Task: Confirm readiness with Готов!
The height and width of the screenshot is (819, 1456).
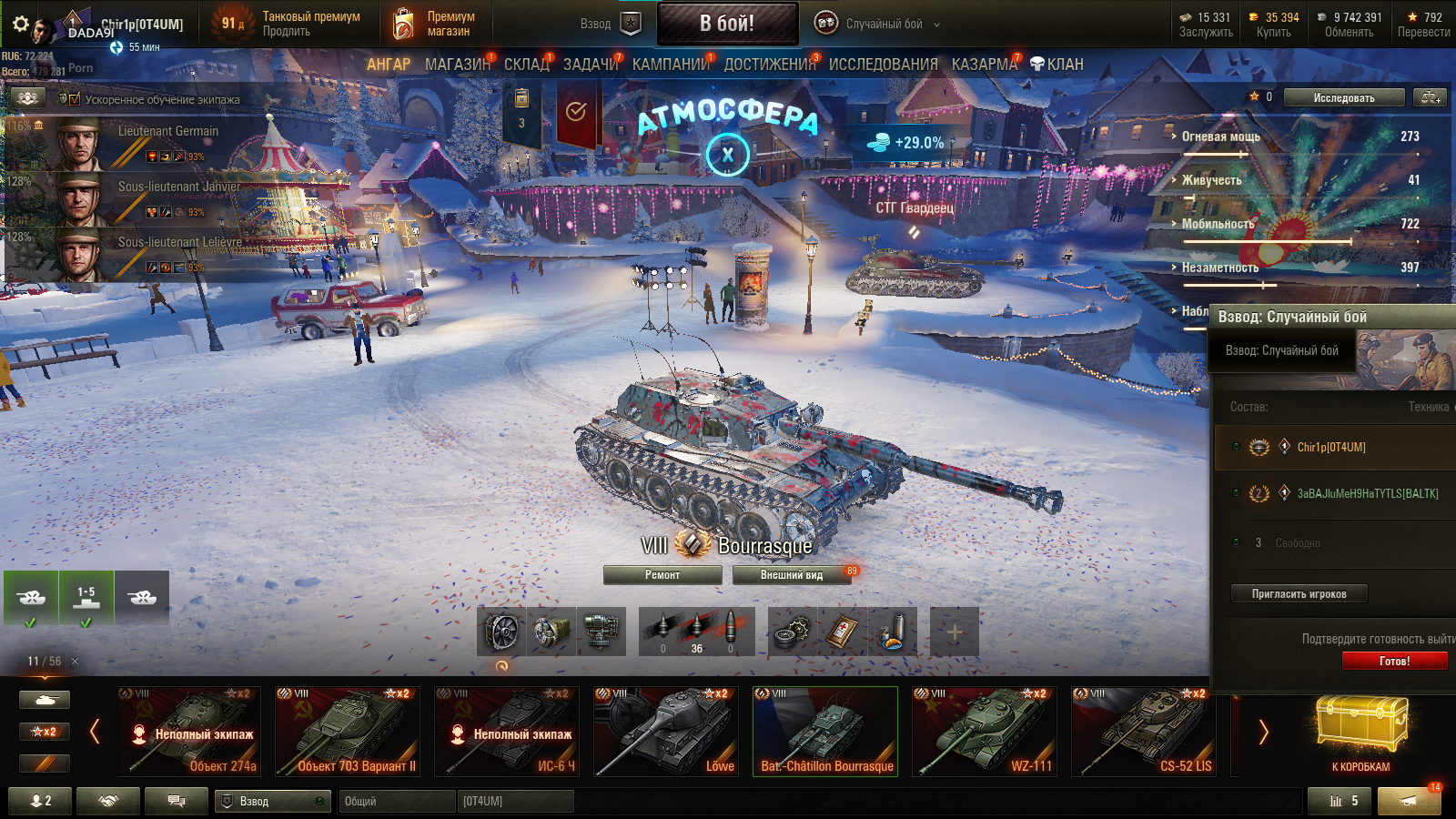Action: tap(1394, 661)
